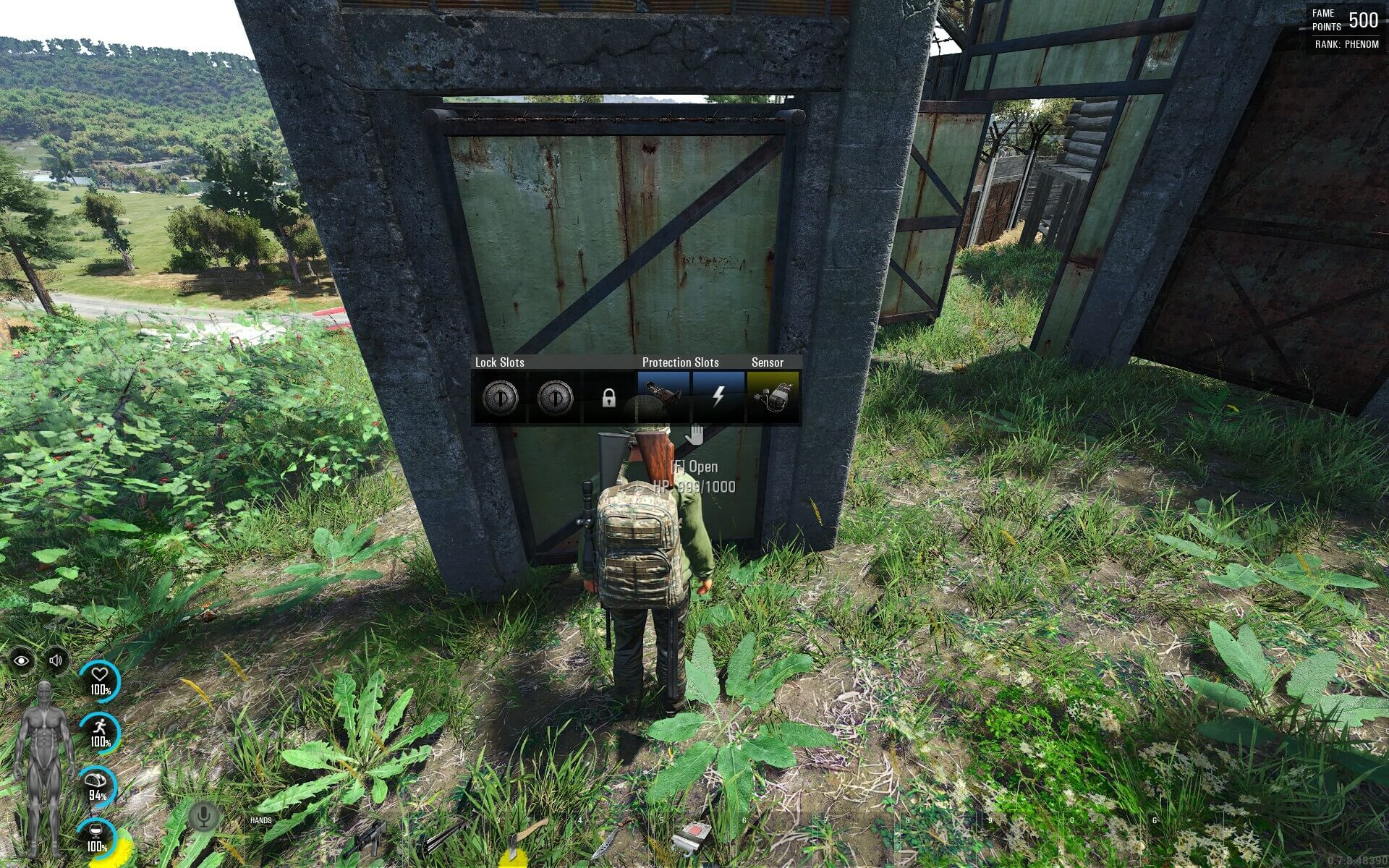The width and height of the screenshot is (1389, 868).
Task: Toggle the speaker sound icon
Action: pos(56,660)
